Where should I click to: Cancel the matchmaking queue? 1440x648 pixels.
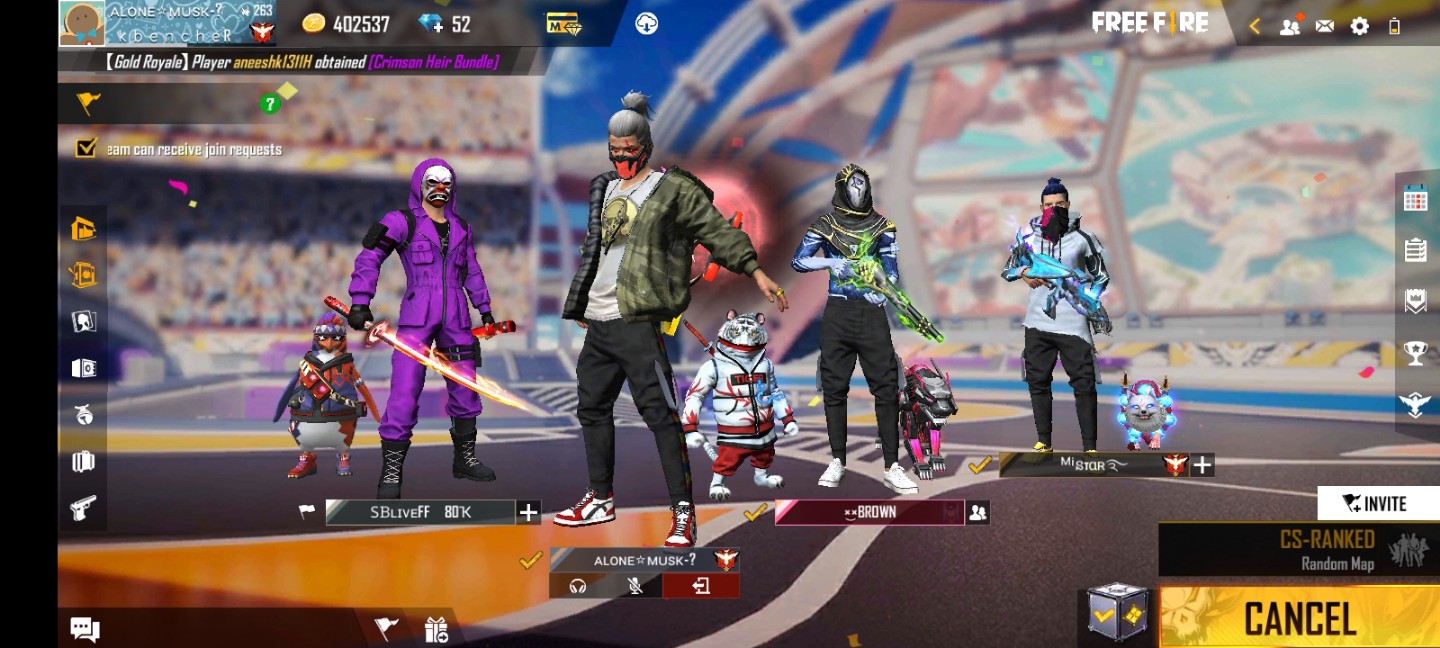1299,618
